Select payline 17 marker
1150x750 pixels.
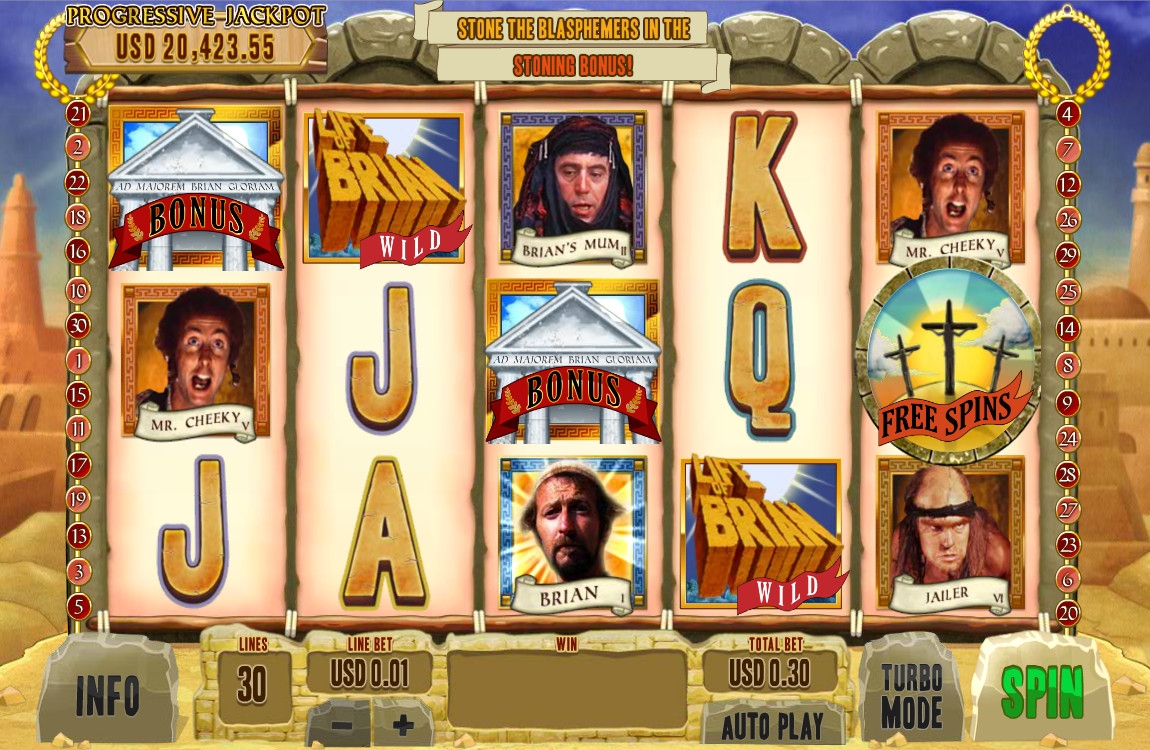click(78, 465)
